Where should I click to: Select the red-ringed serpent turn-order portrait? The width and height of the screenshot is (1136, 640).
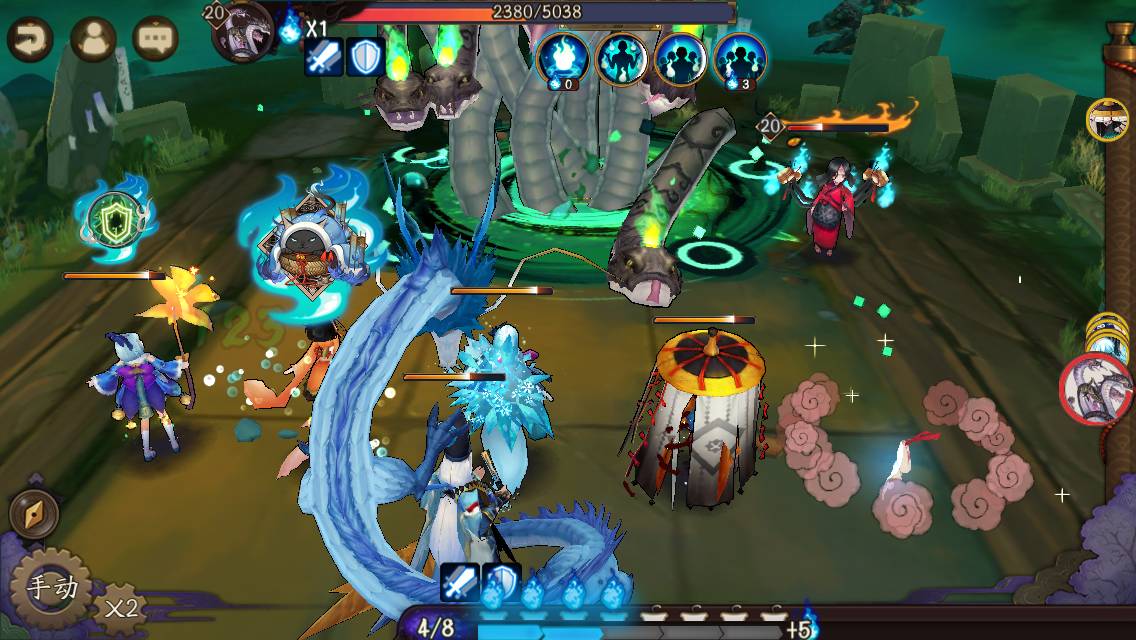coord(1096,387)
